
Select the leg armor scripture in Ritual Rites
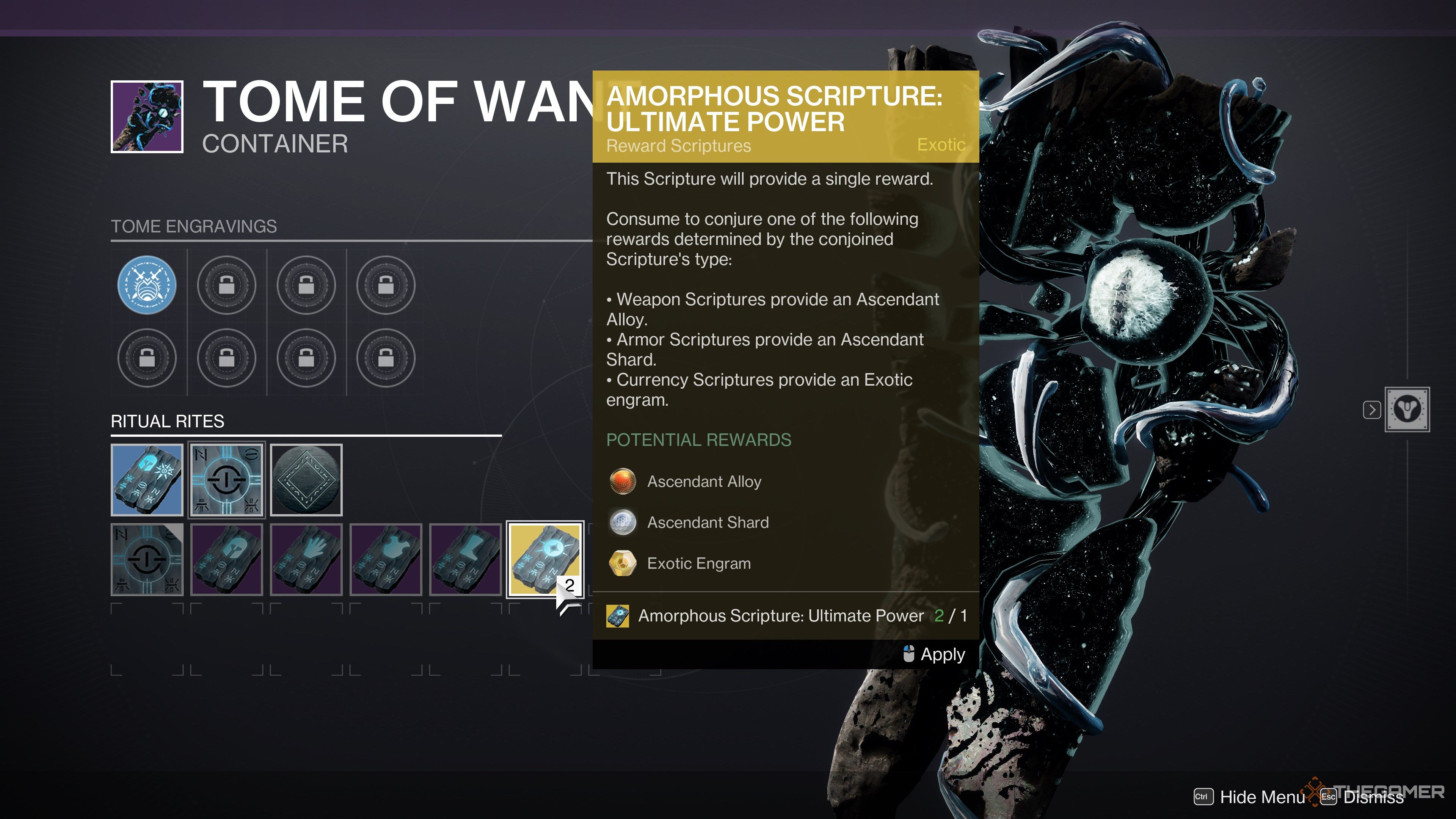(x=467, y=560)
